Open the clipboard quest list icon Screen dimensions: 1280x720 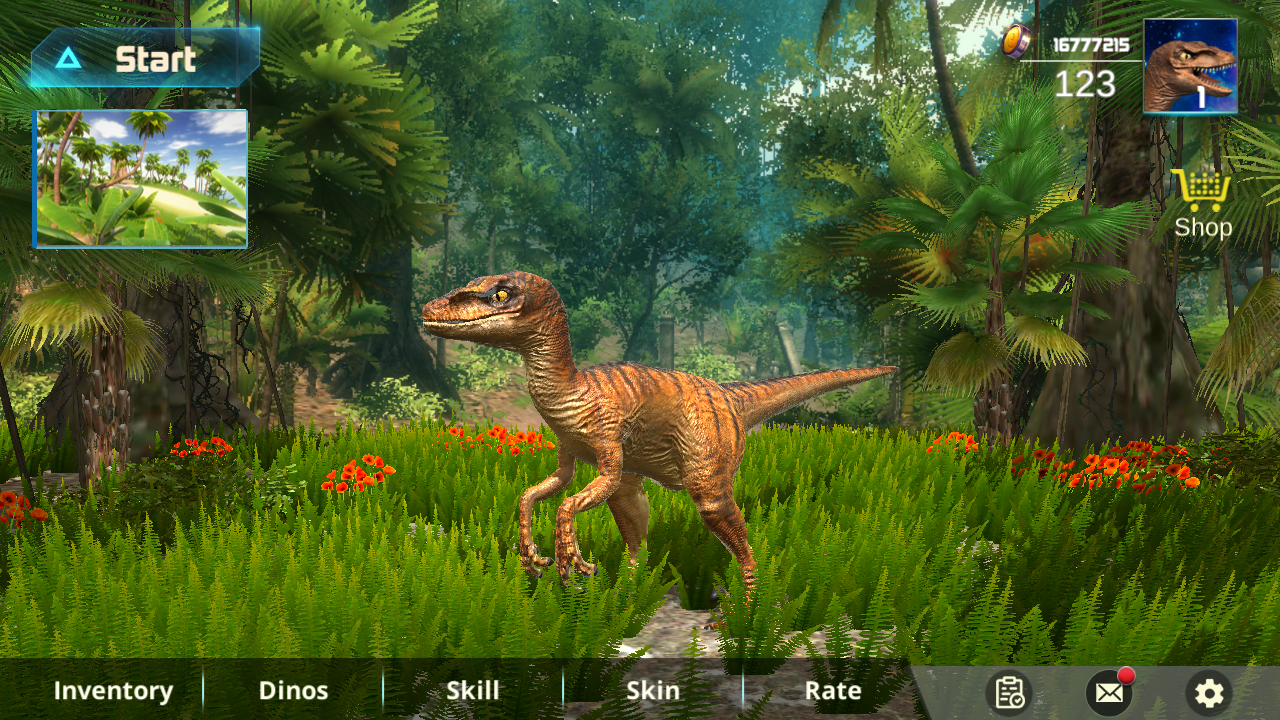click(1009, 692)
